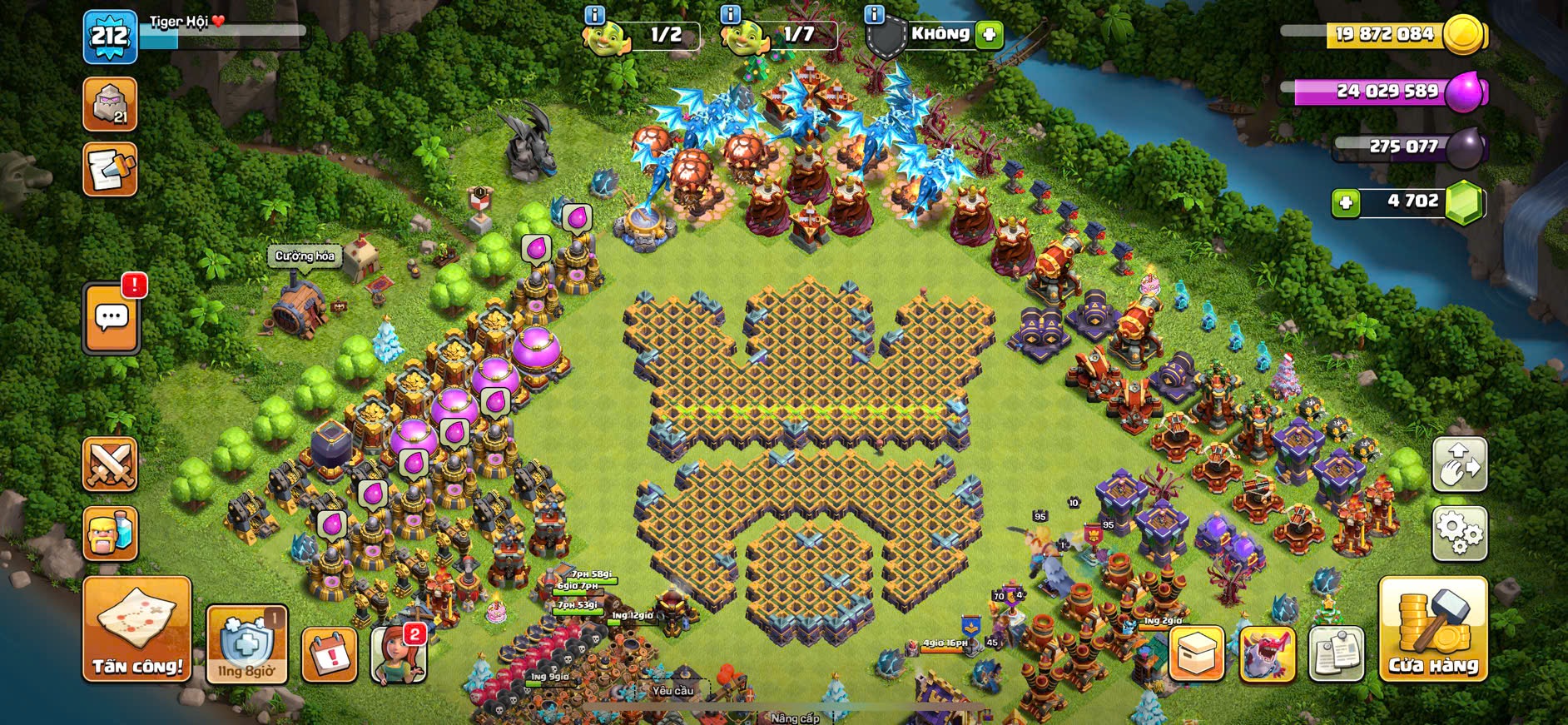Open the crossed swords battle log

(x=110, y=464)
